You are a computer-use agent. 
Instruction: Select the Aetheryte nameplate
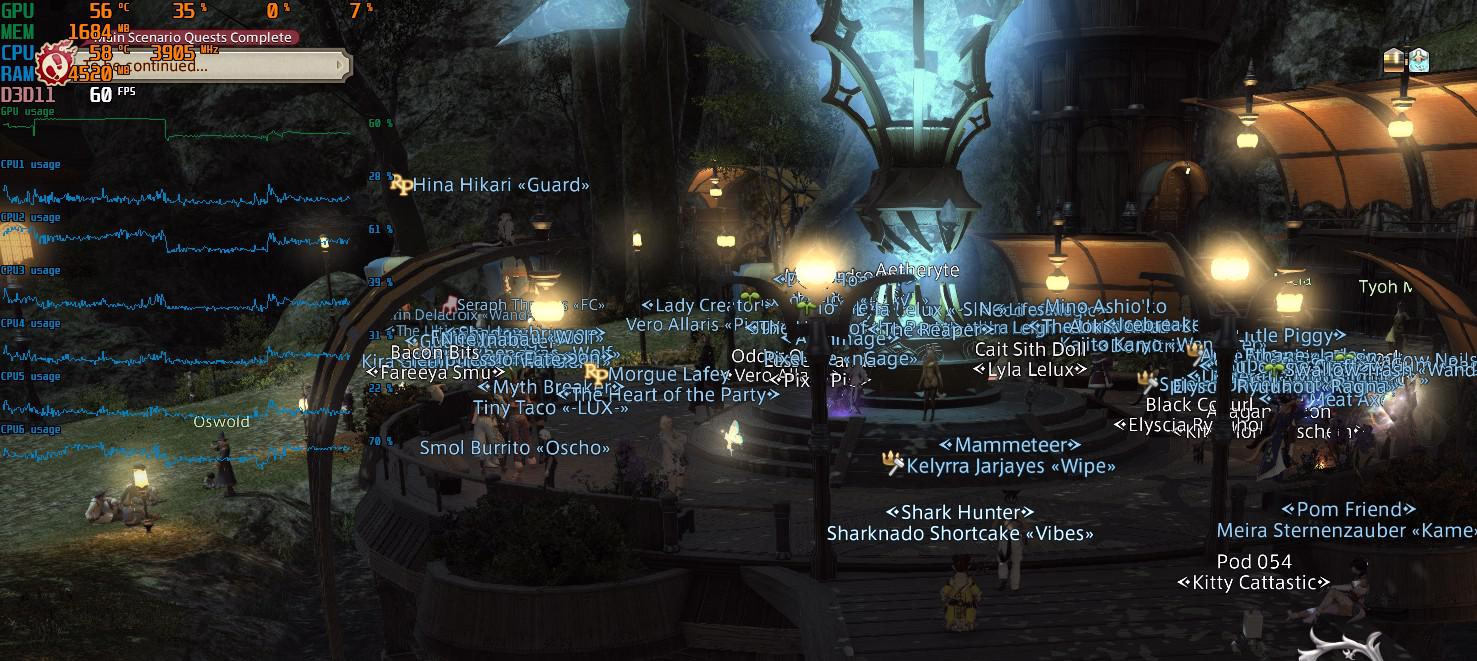click(x=917, y=270)
